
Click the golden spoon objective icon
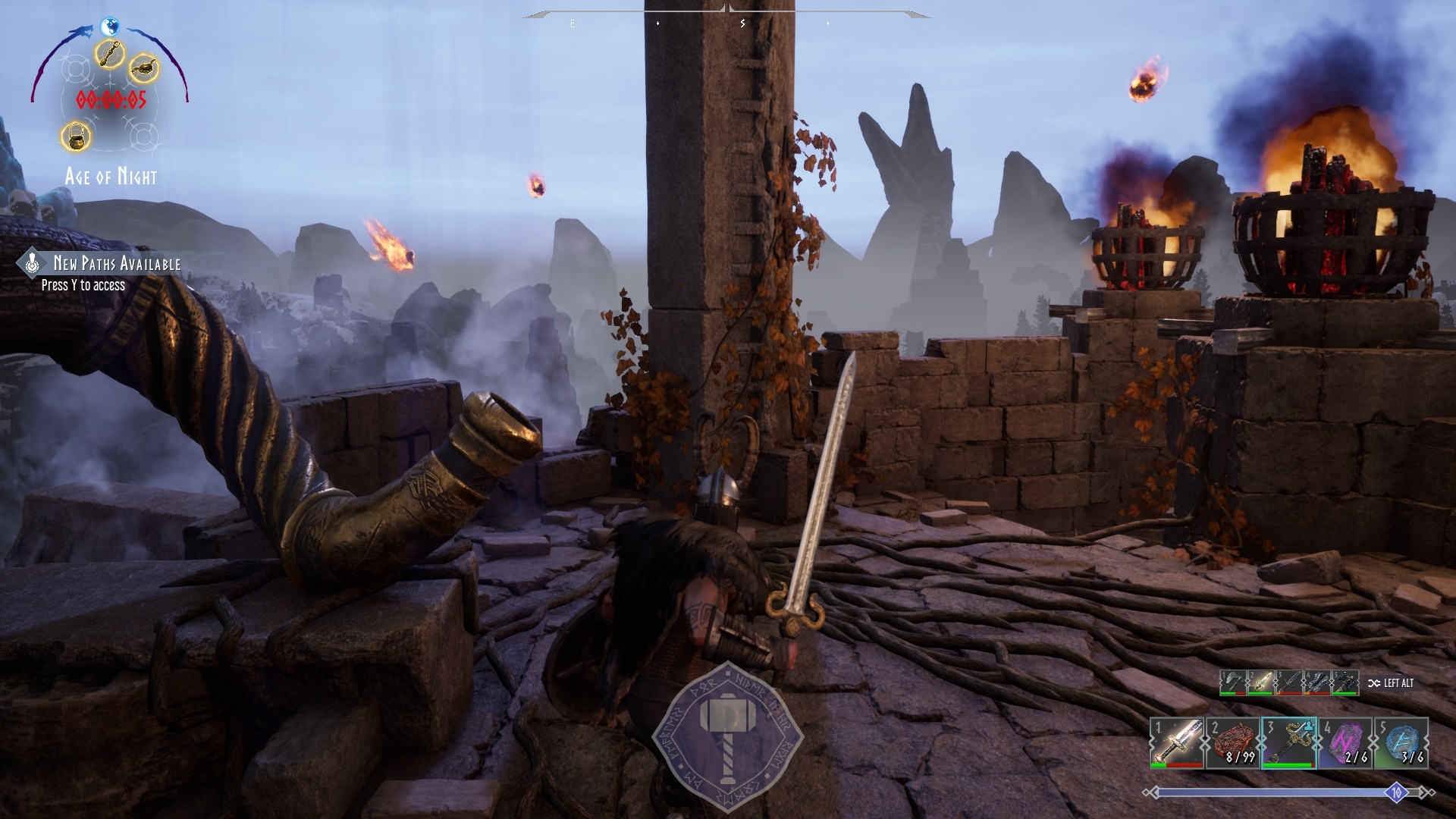point(111,53)
